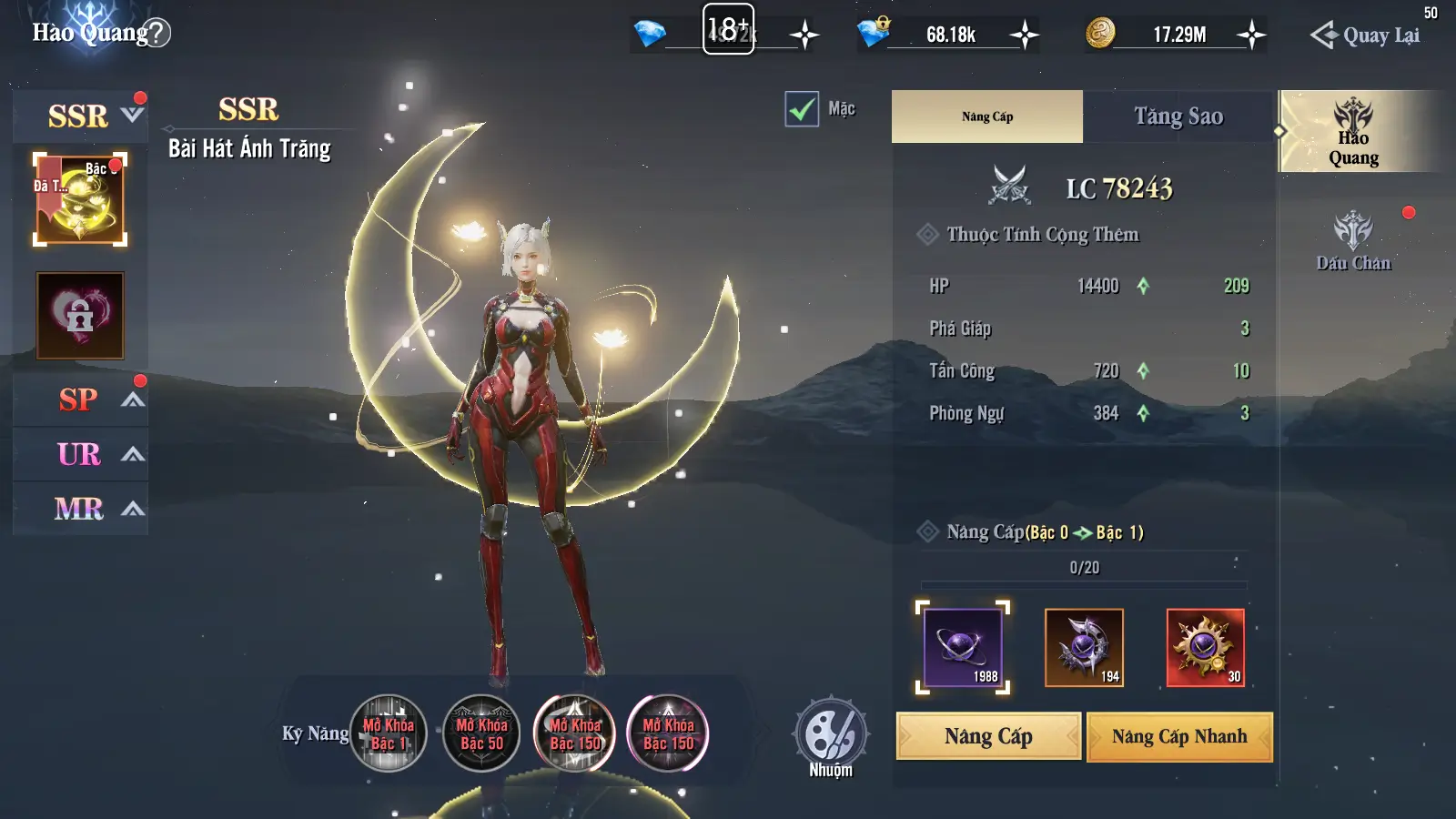Open the Nhuộm dye palette
Screen dimensions: 1456x819
830,735
